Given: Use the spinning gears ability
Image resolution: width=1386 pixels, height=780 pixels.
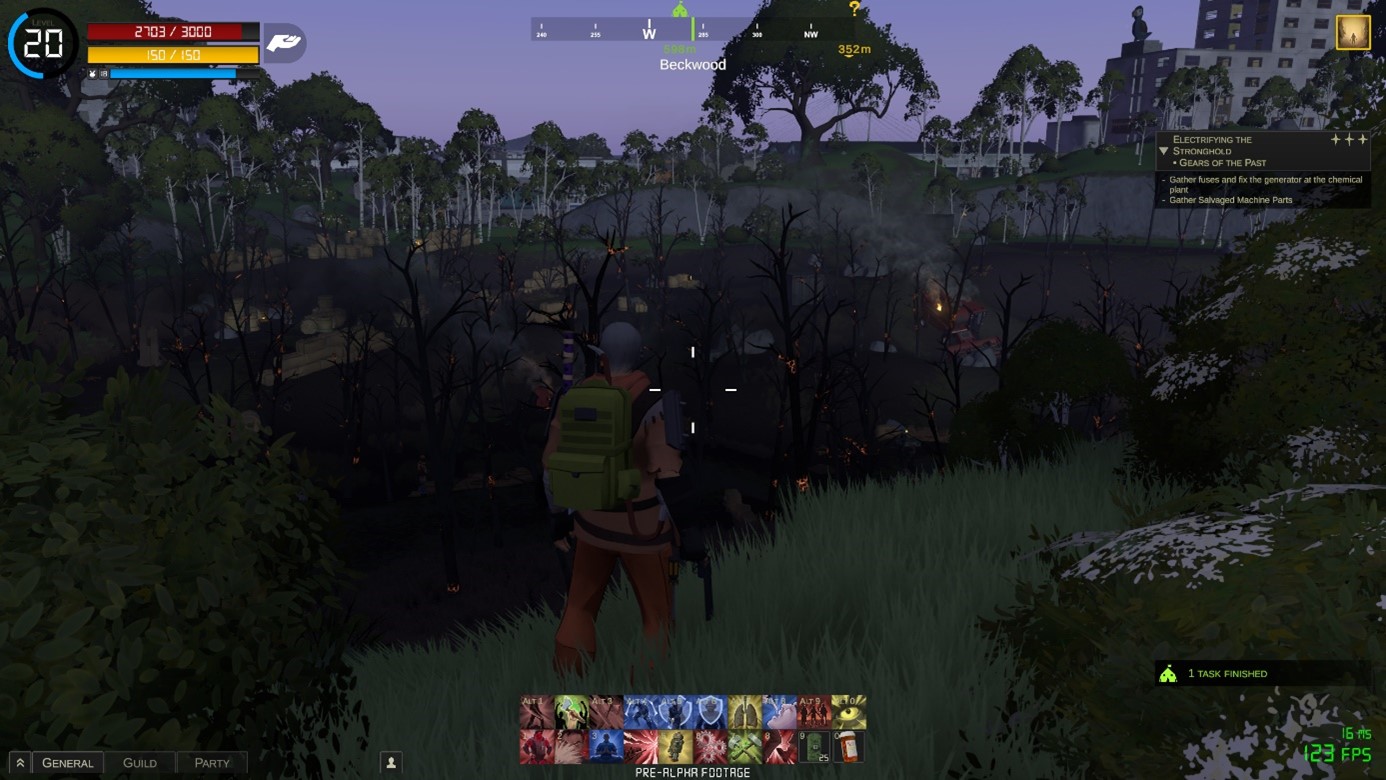Looking at the screenshot, I should pyautogui.click(x=710, y=747).
